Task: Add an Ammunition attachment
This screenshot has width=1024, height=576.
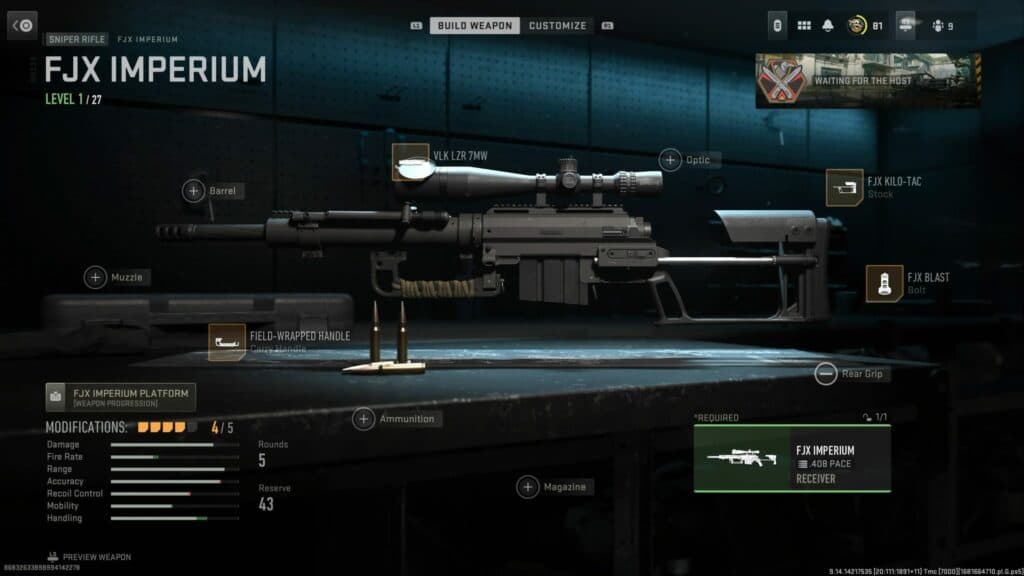Action: pos(364,419)
